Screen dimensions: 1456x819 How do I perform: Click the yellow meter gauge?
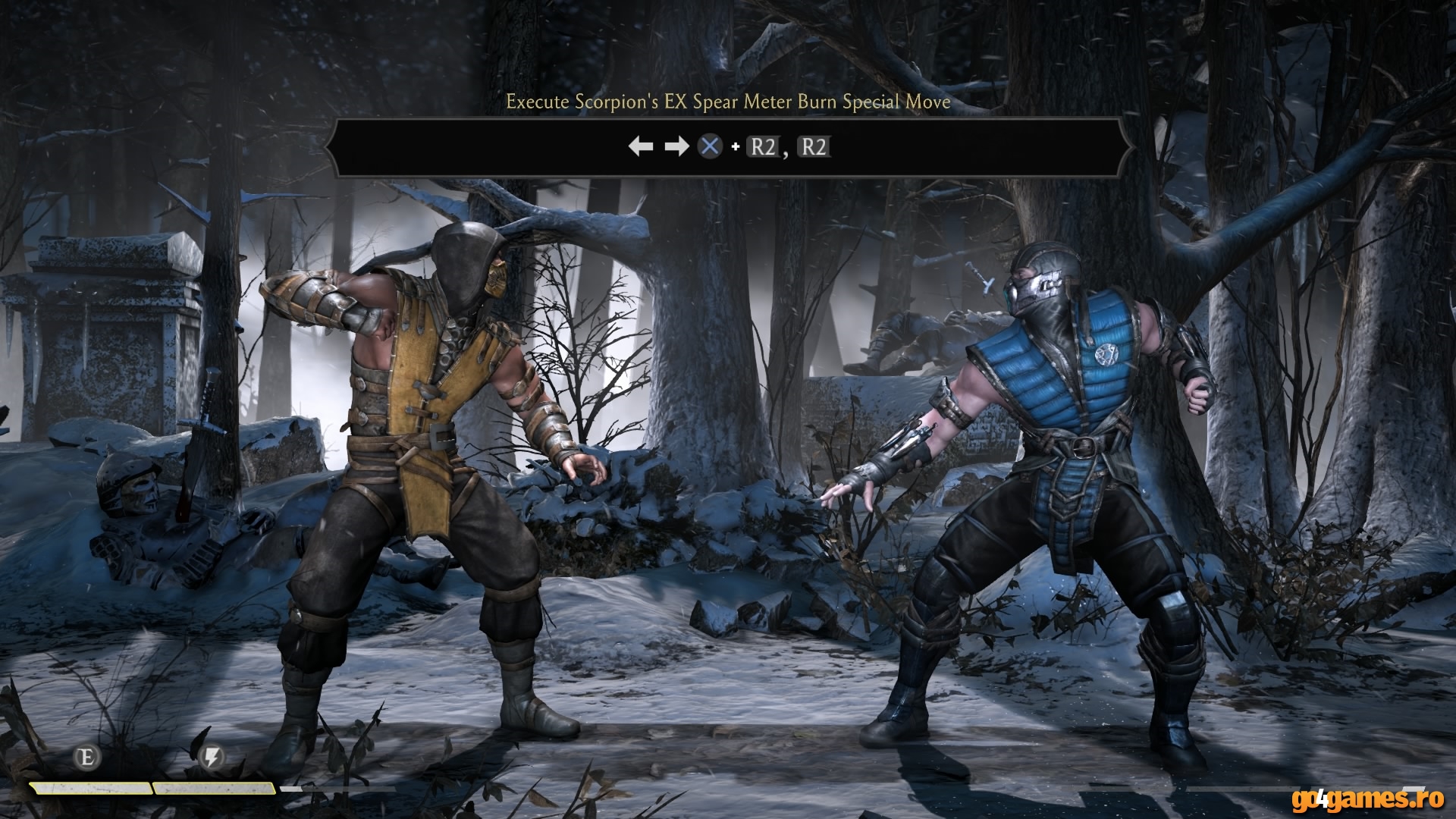point(152,788)
